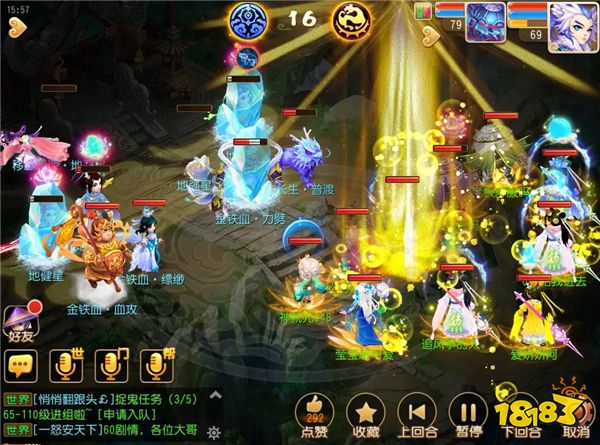The image size is (600, 445).
Task: Open the gift box buff icon
Action: [421, 11]
